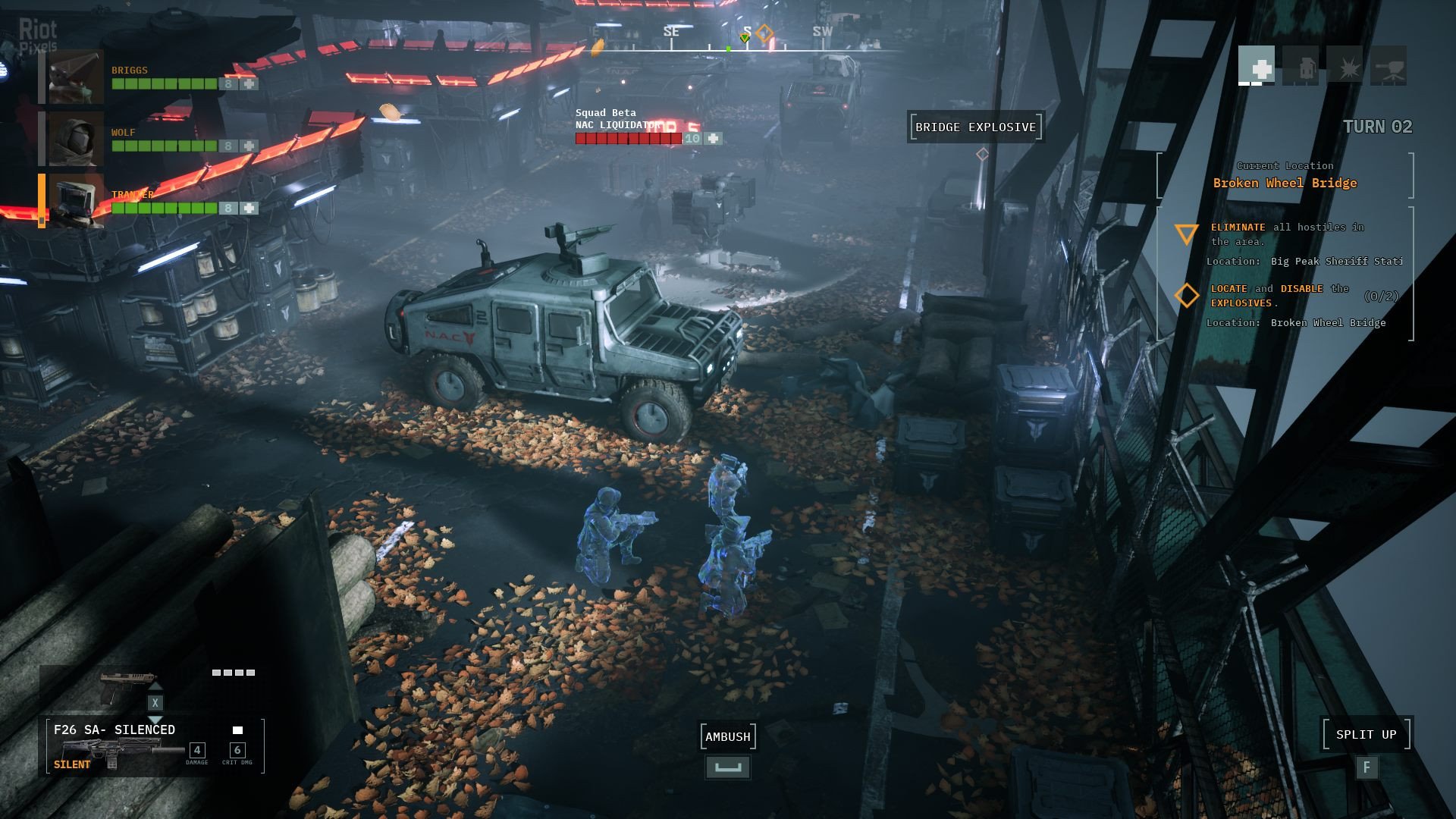The height and width of the screenshot is (819, 1456).
Task: Click the orange diamond compass marker
Action: (764, 33)
